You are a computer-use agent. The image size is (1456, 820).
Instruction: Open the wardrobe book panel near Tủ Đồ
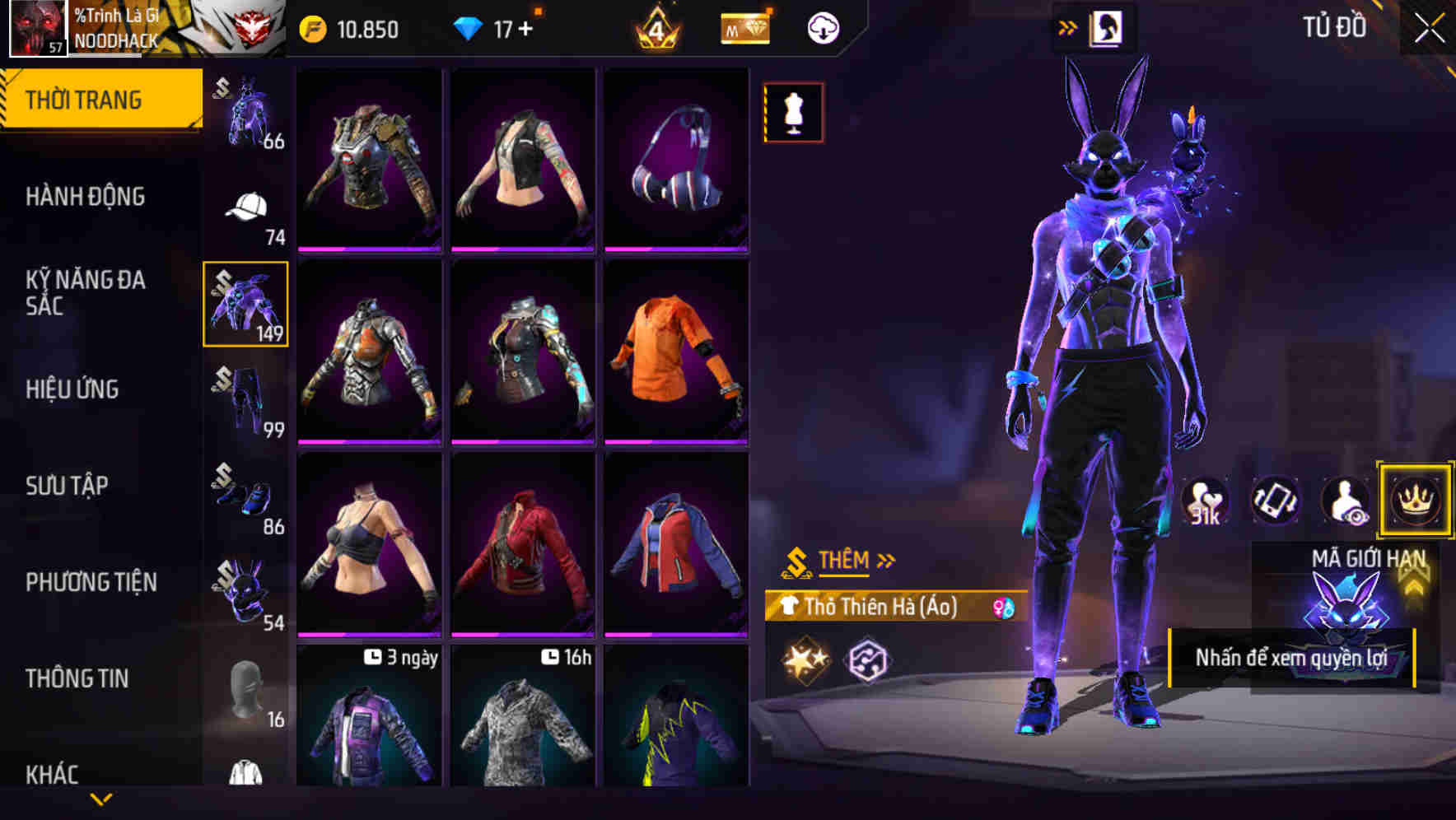(1105, 27)
